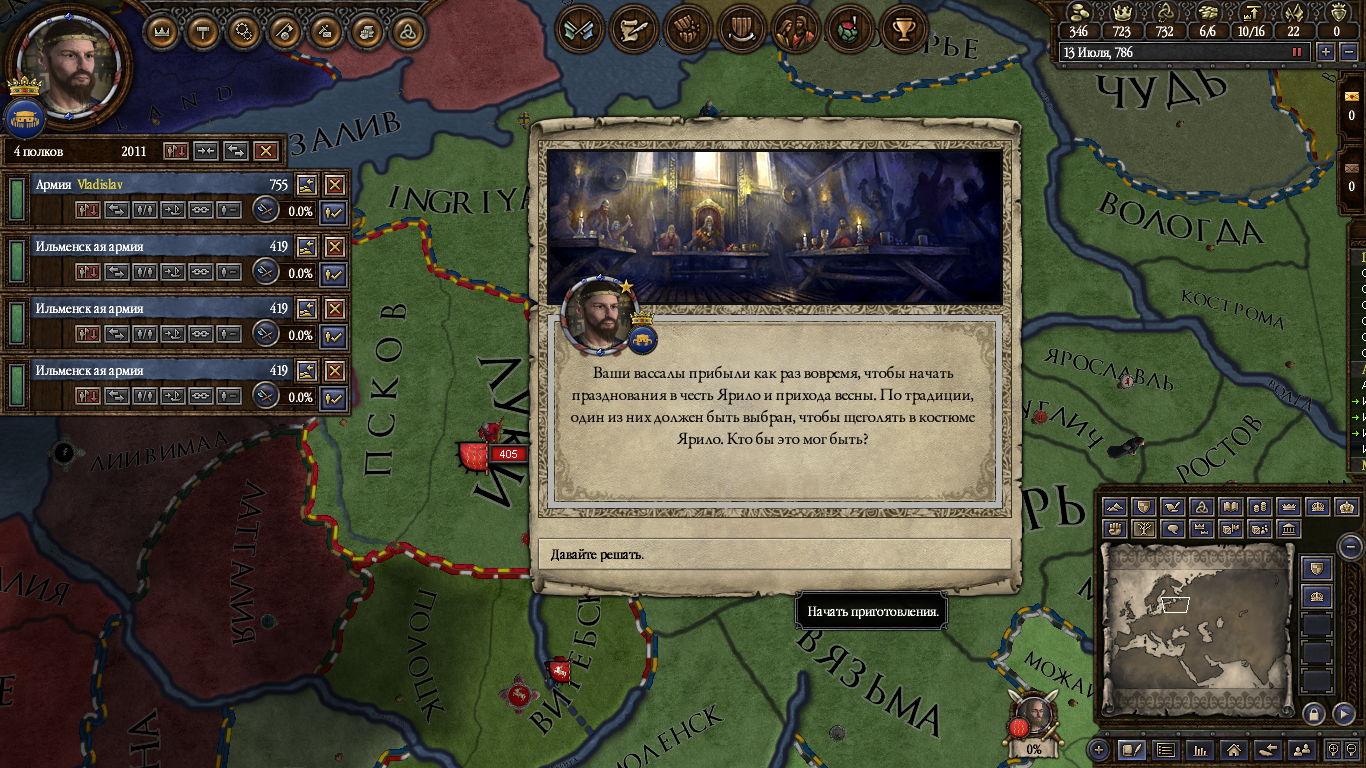Viewport: 1366px width, 768px height.
Task: Go to the capital with the house button
Action: (1234, 749)
